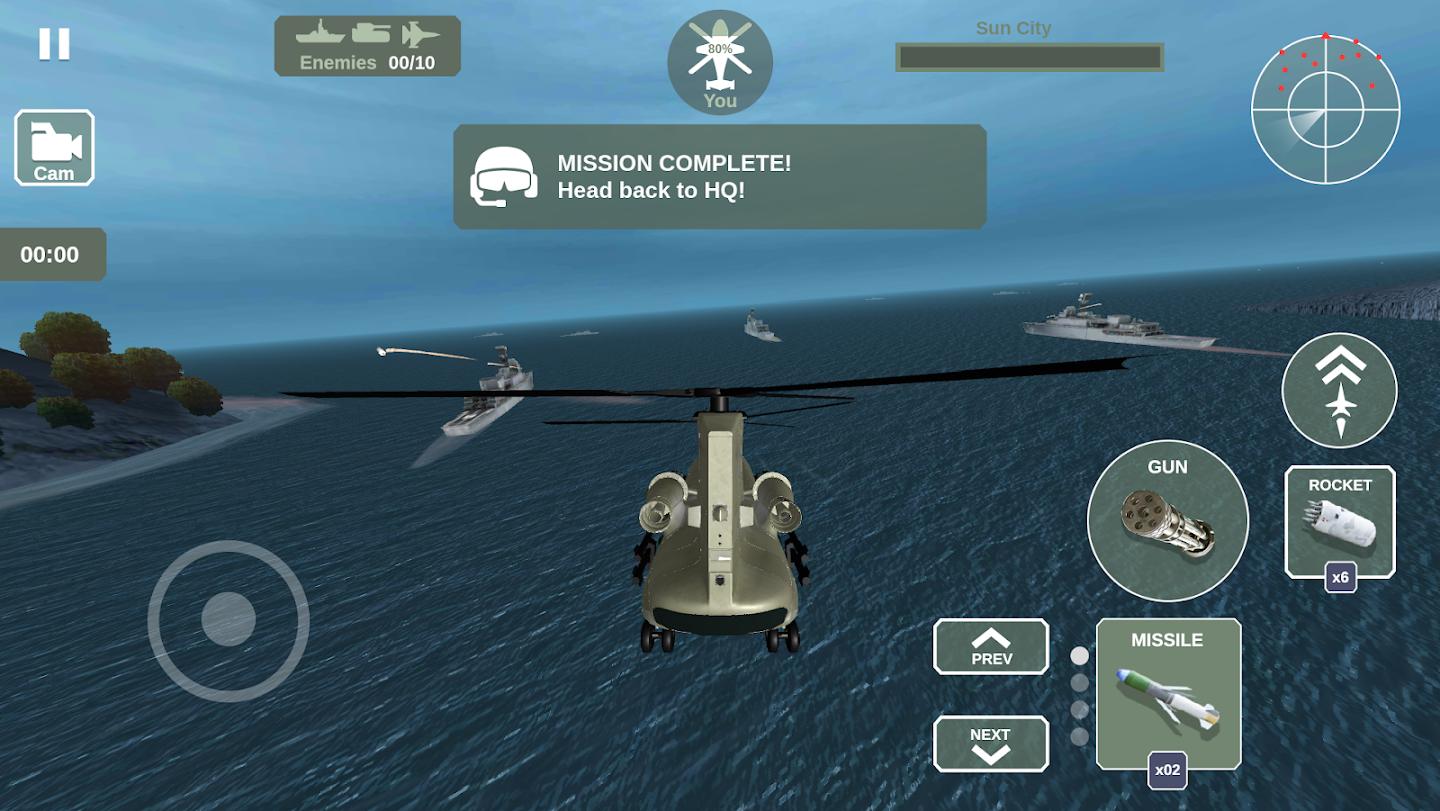Select the PREV weapon
1440x811 pixels.
pos(991,646)
